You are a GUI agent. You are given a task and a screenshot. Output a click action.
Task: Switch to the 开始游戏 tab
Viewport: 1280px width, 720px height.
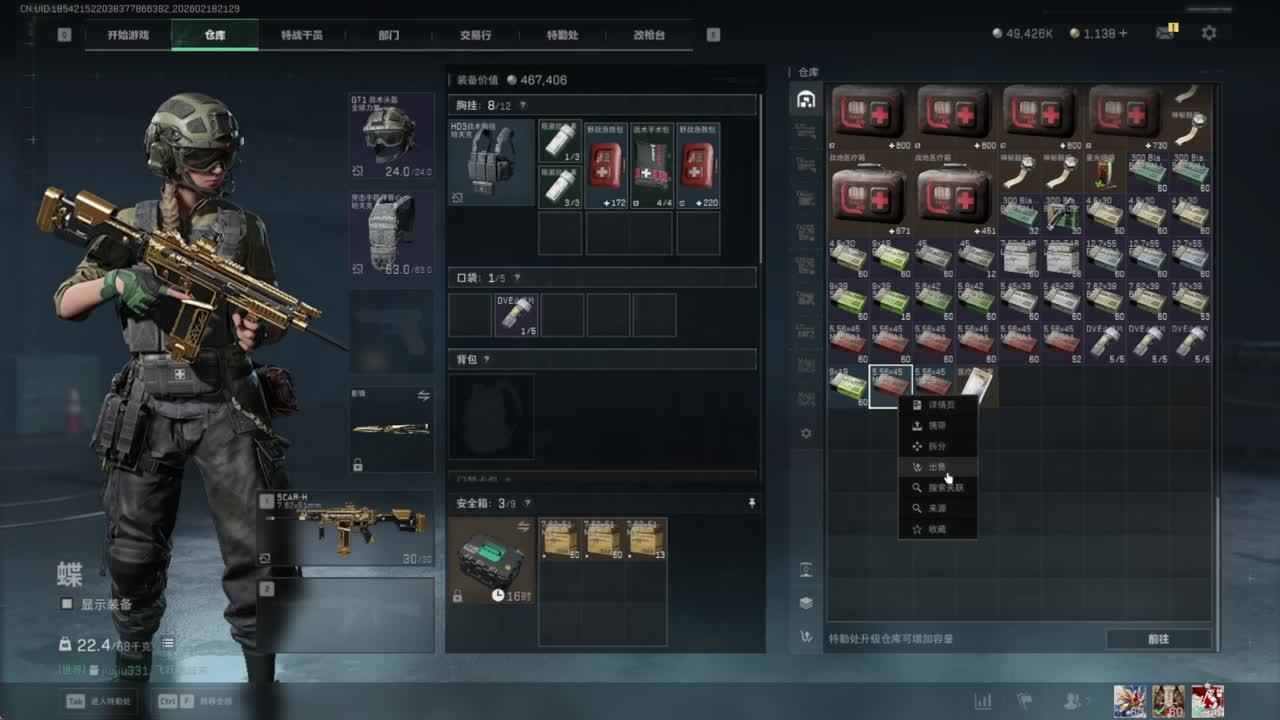pyautogui.click(x=128, y=35)
